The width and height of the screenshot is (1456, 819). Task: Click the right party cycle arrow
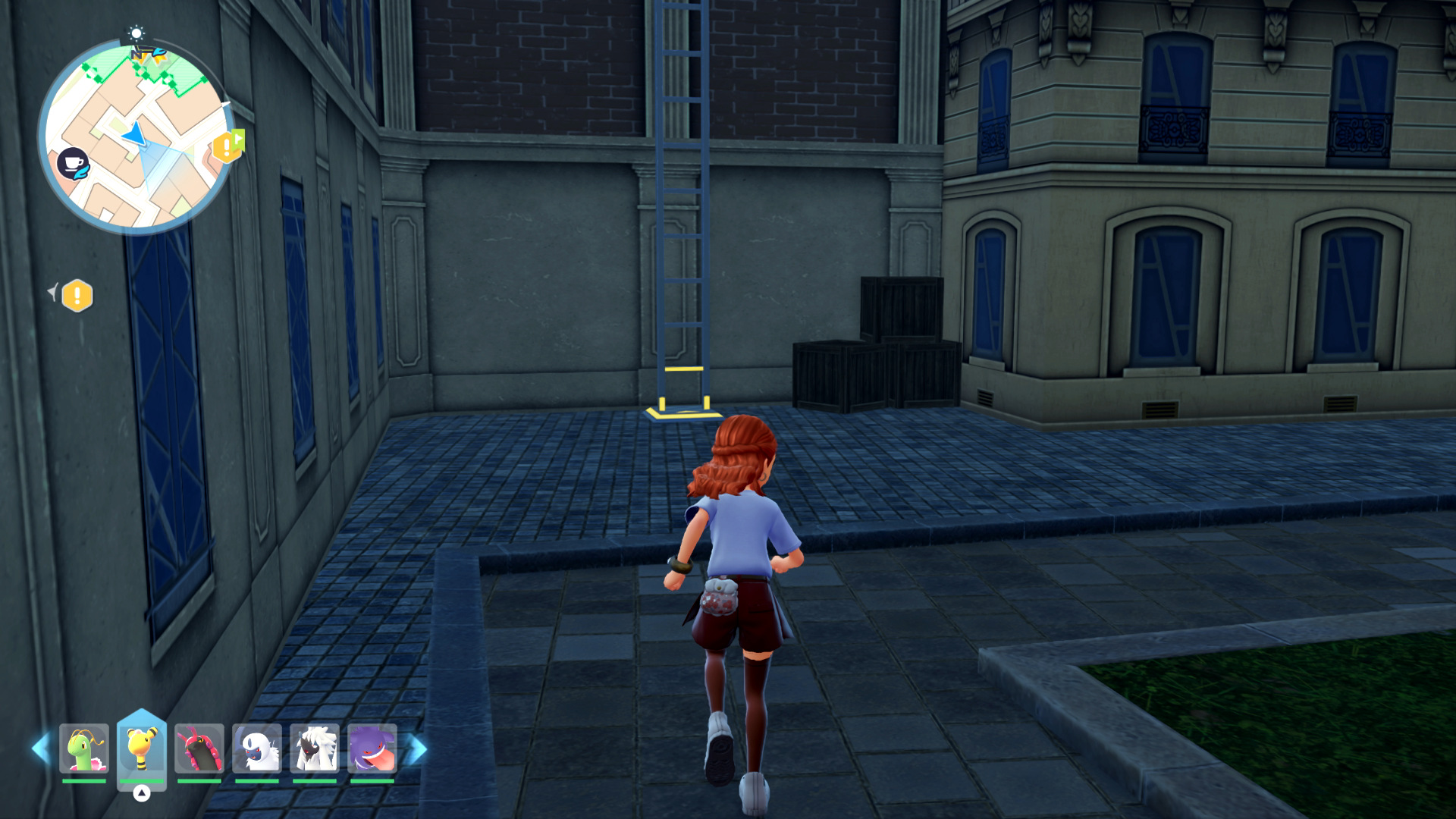417,749
